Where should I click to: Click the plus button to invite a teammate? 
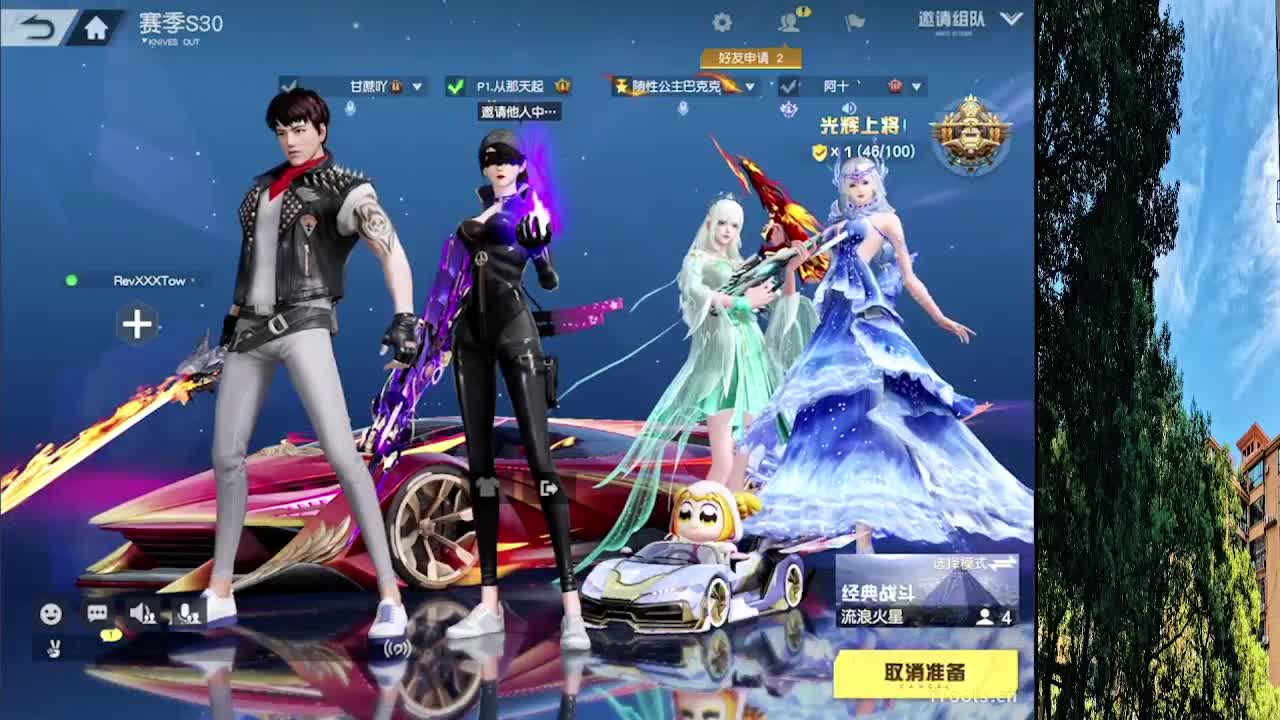click(136, 324)
